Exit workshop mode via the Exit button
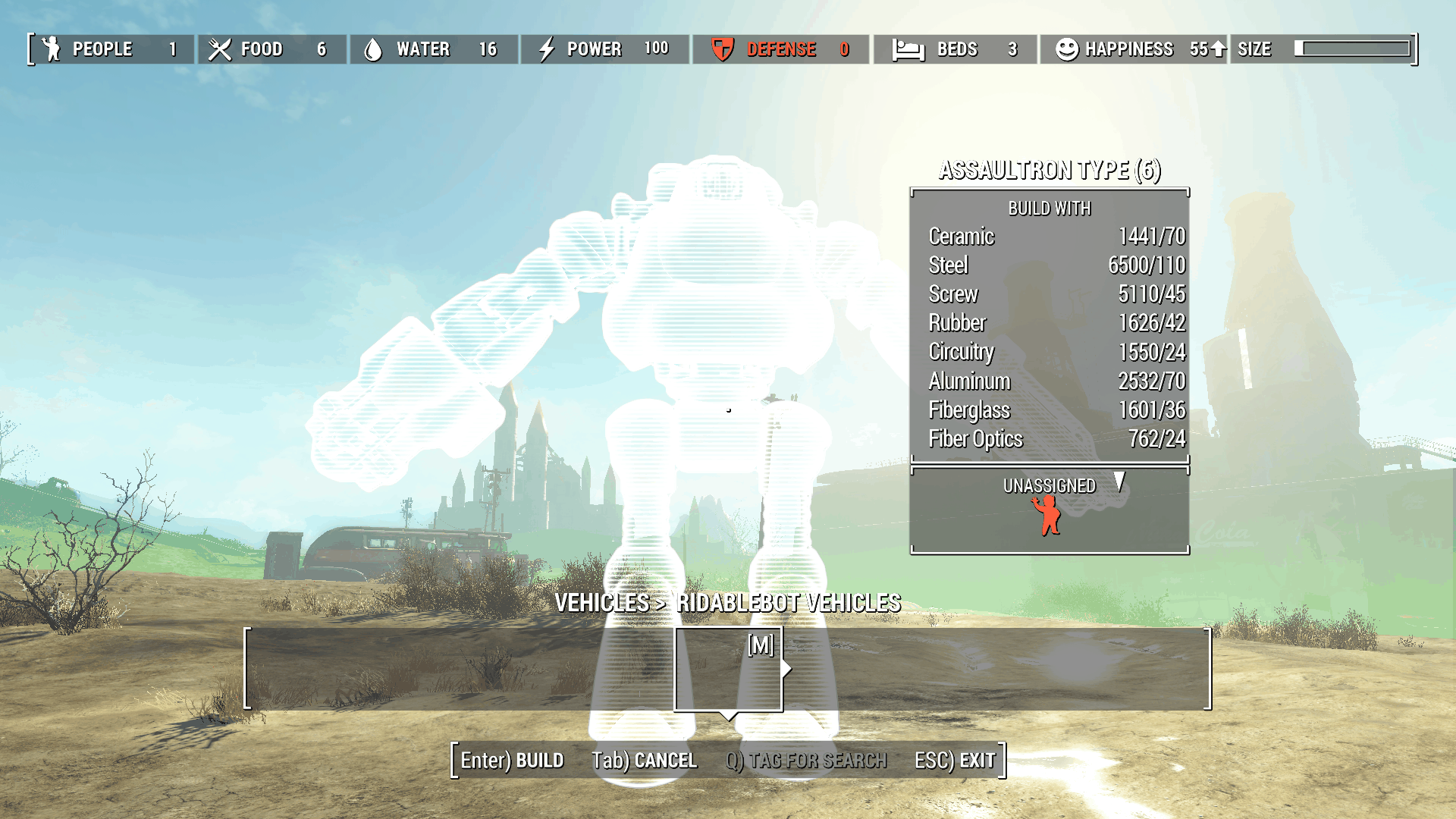The image size is (1456, 819). tap(954, 760)
